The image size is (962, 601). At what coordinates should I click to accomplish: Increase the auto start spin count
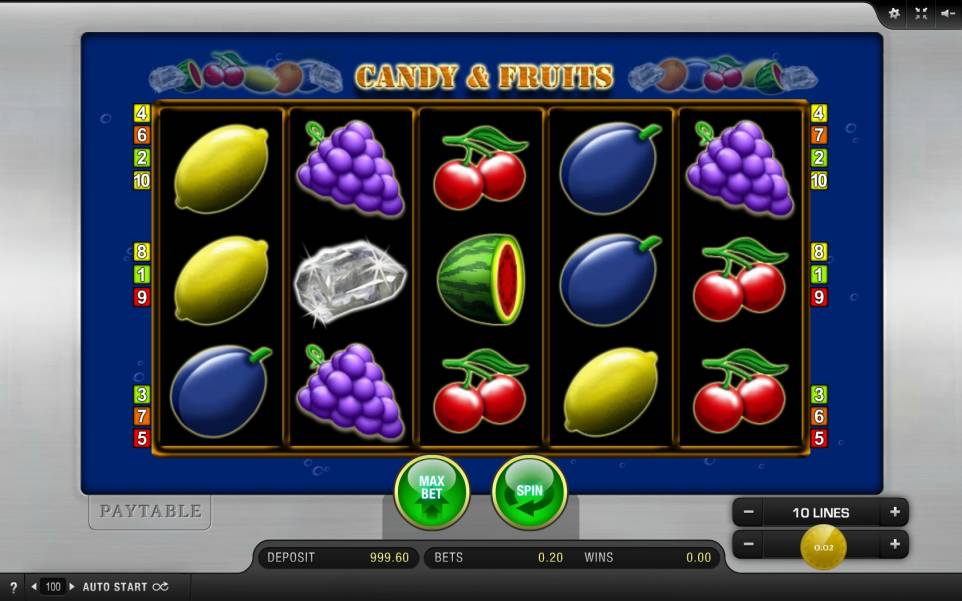coord(72,587)
